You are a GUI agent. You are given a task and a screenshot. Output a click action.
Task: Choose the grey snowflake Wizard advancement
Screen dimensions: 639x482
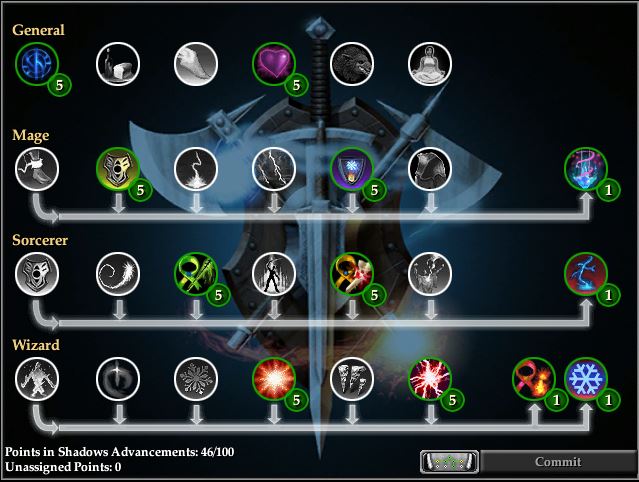[x=194, y=379]
